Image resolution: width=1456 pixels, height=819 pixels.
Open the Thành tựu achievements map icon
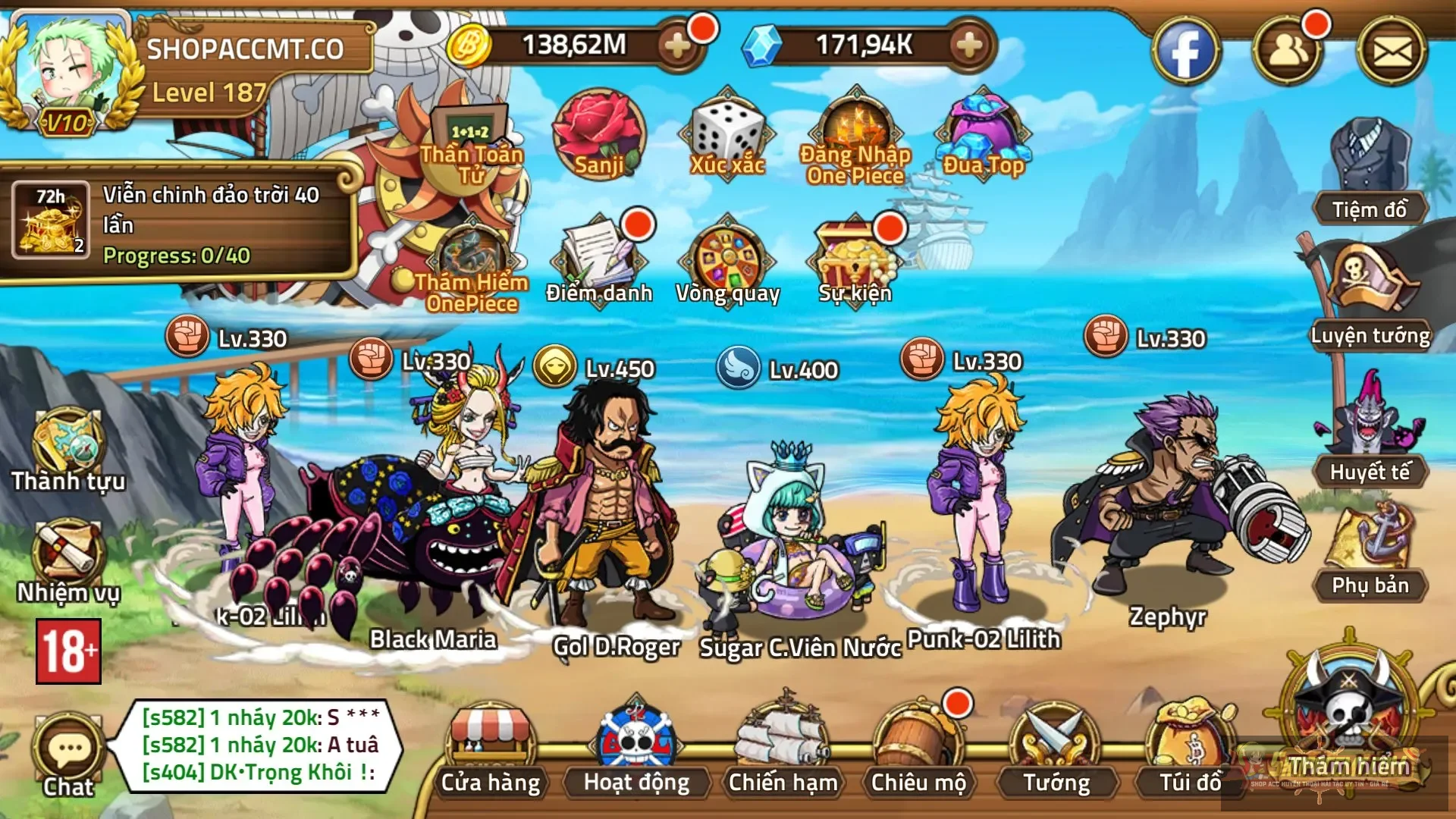68,447
